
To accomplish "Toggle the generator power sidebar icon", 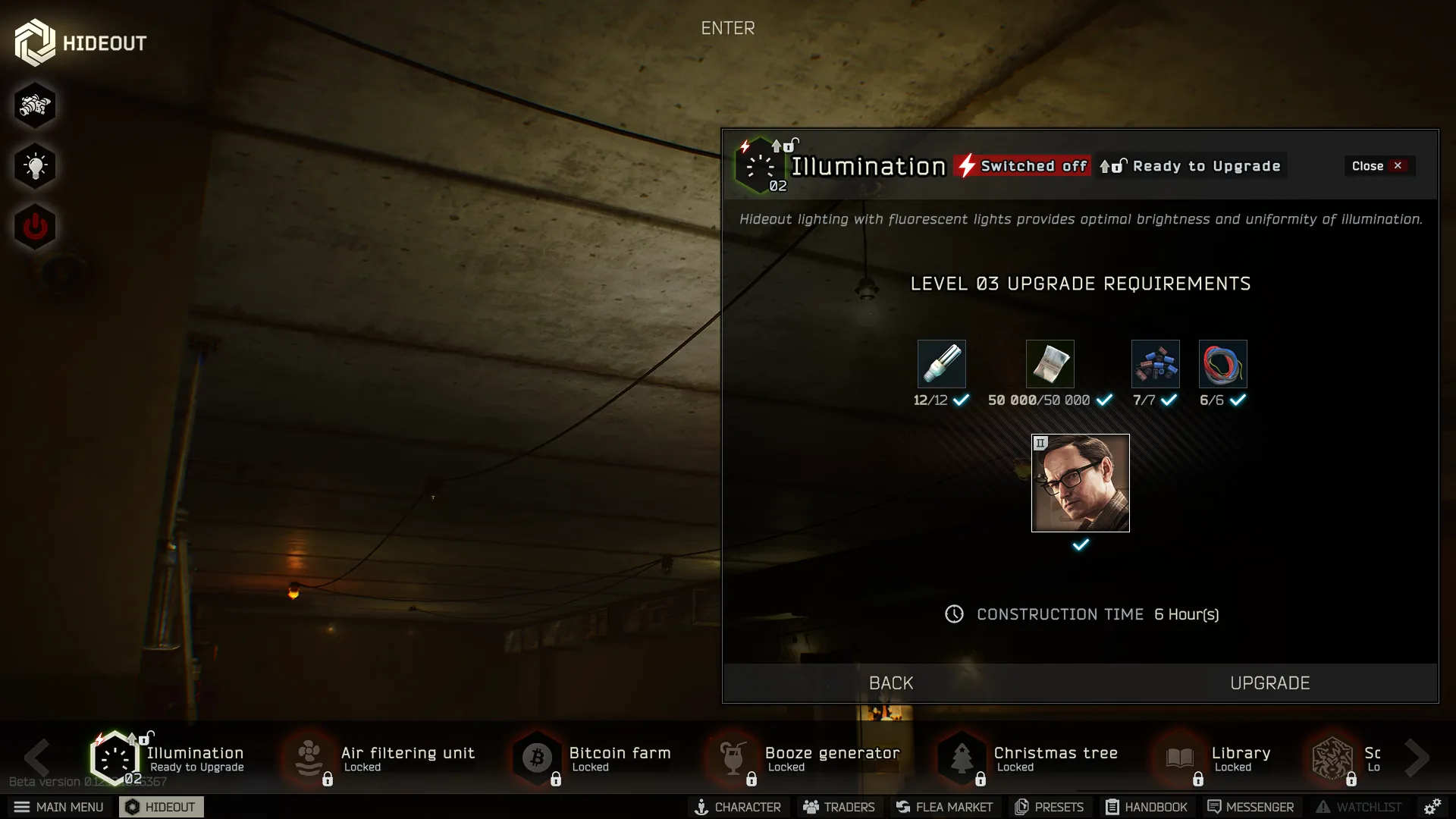I will pos(35,226).
